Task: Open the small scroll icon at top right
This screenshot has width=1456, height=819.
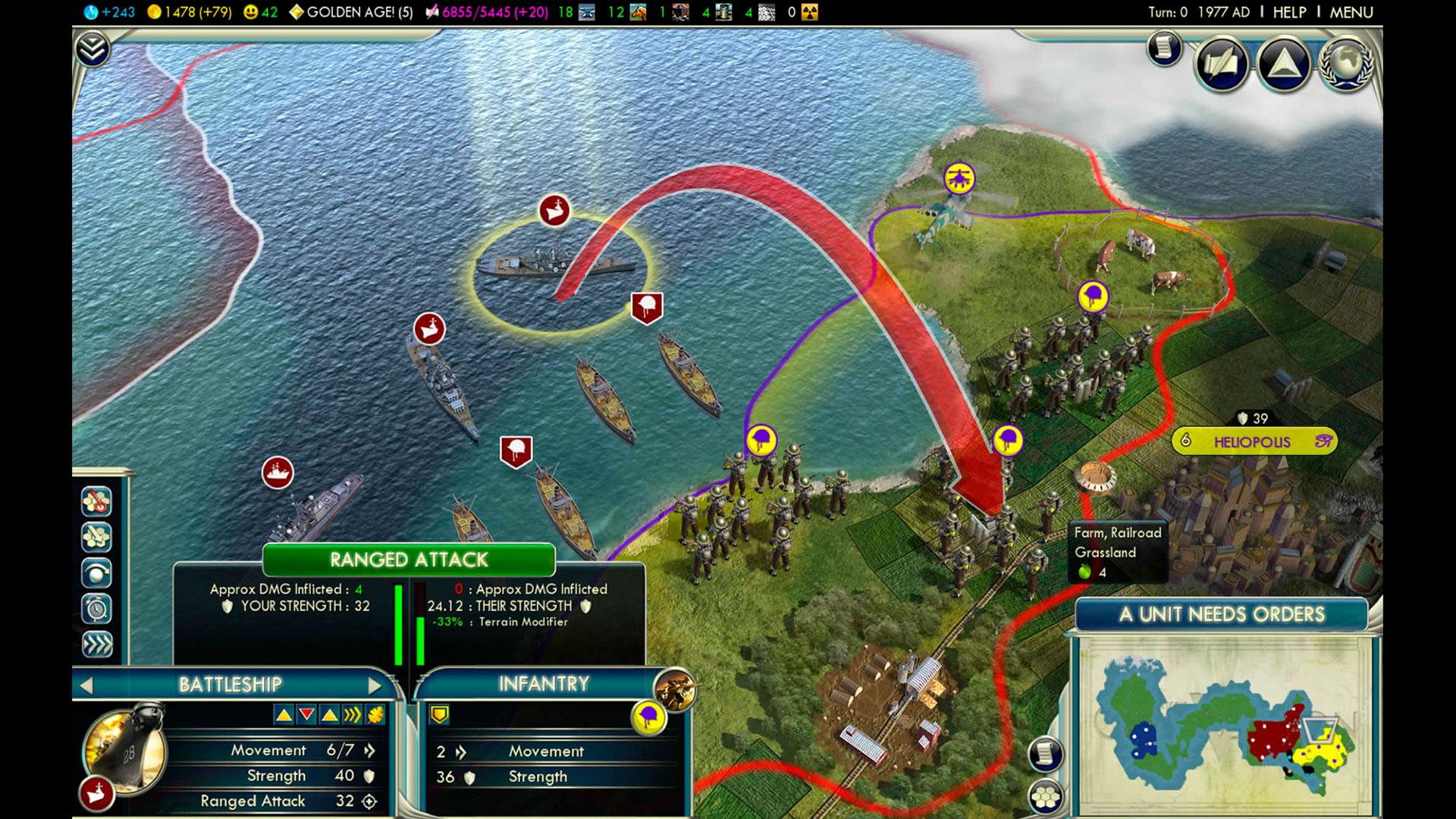Action: pos(1164,49)
